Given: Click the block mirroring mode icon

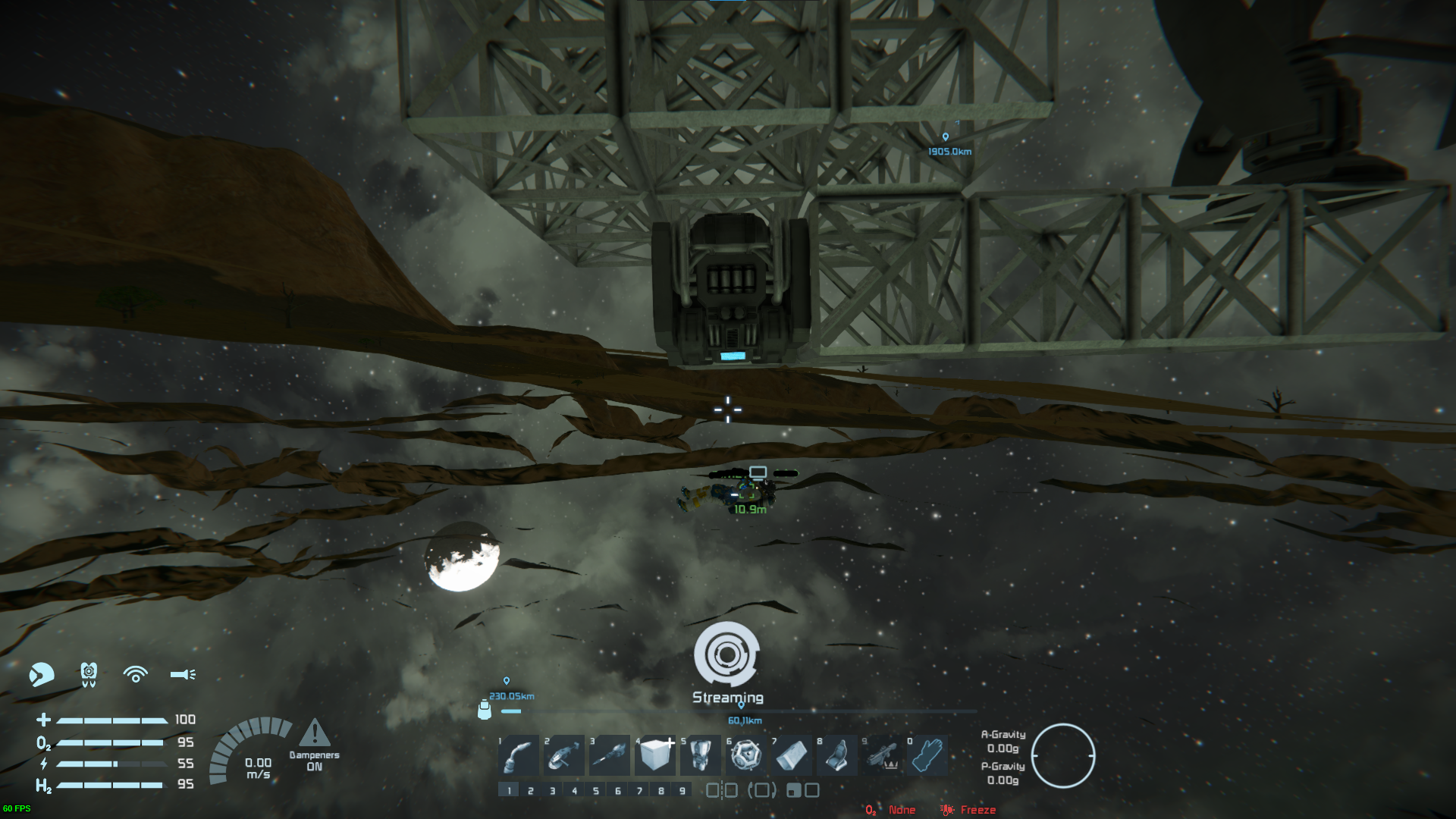Looking at the screenshot, I should (721, 791).
